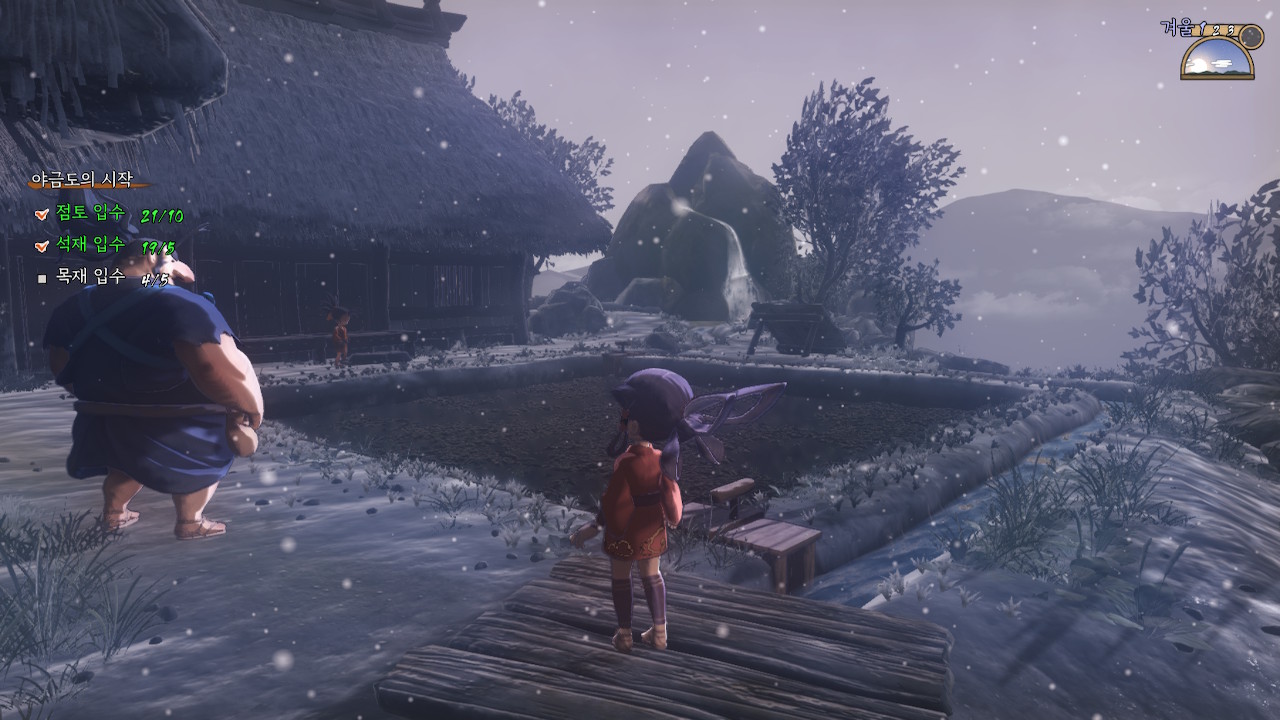Select the 점토 입수 objective
The height and width of the screenshot is (720, 1280).
pos(91,213)
